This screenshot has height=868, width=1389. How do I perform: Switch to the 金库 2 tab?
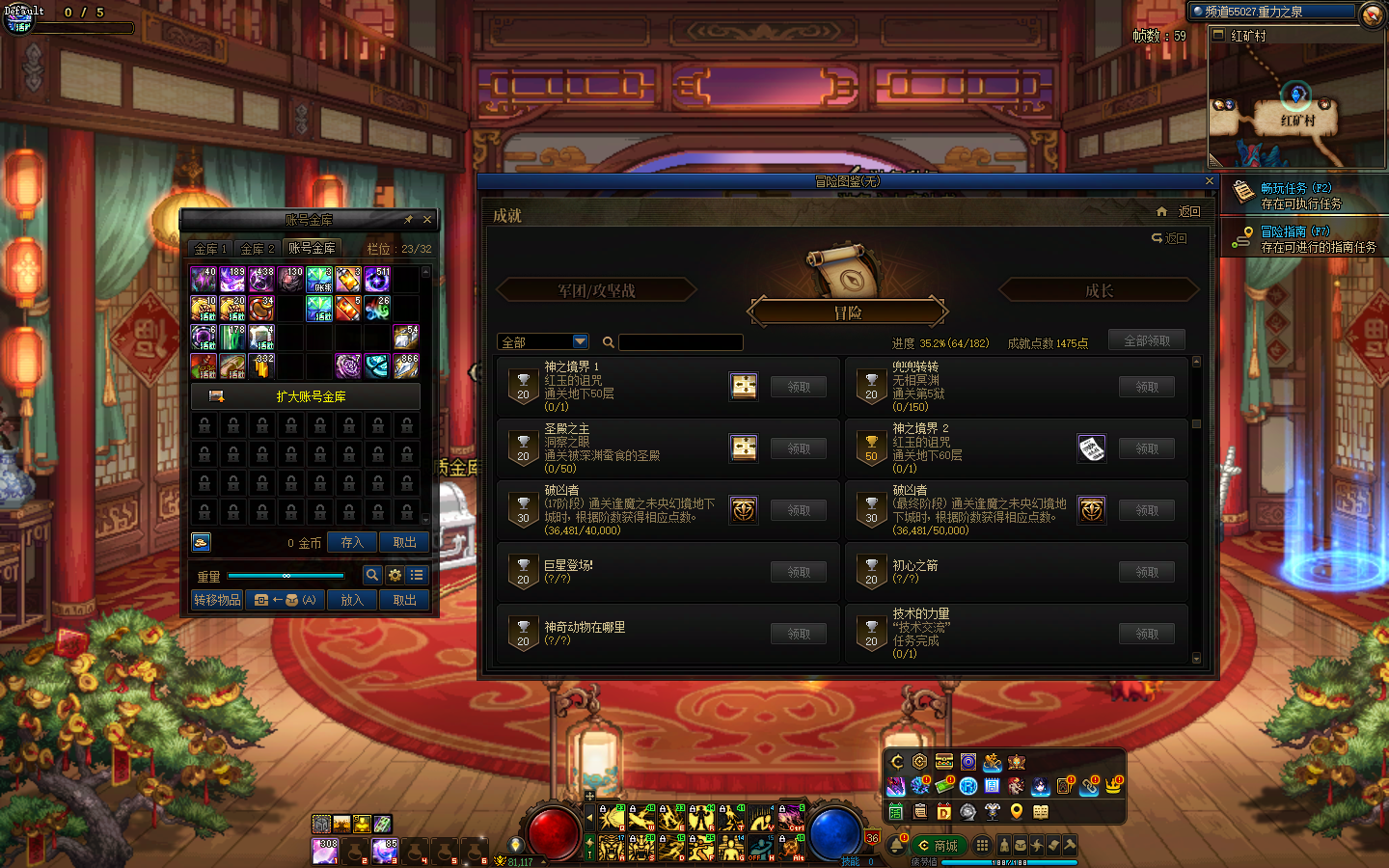(x=258, y=249)
